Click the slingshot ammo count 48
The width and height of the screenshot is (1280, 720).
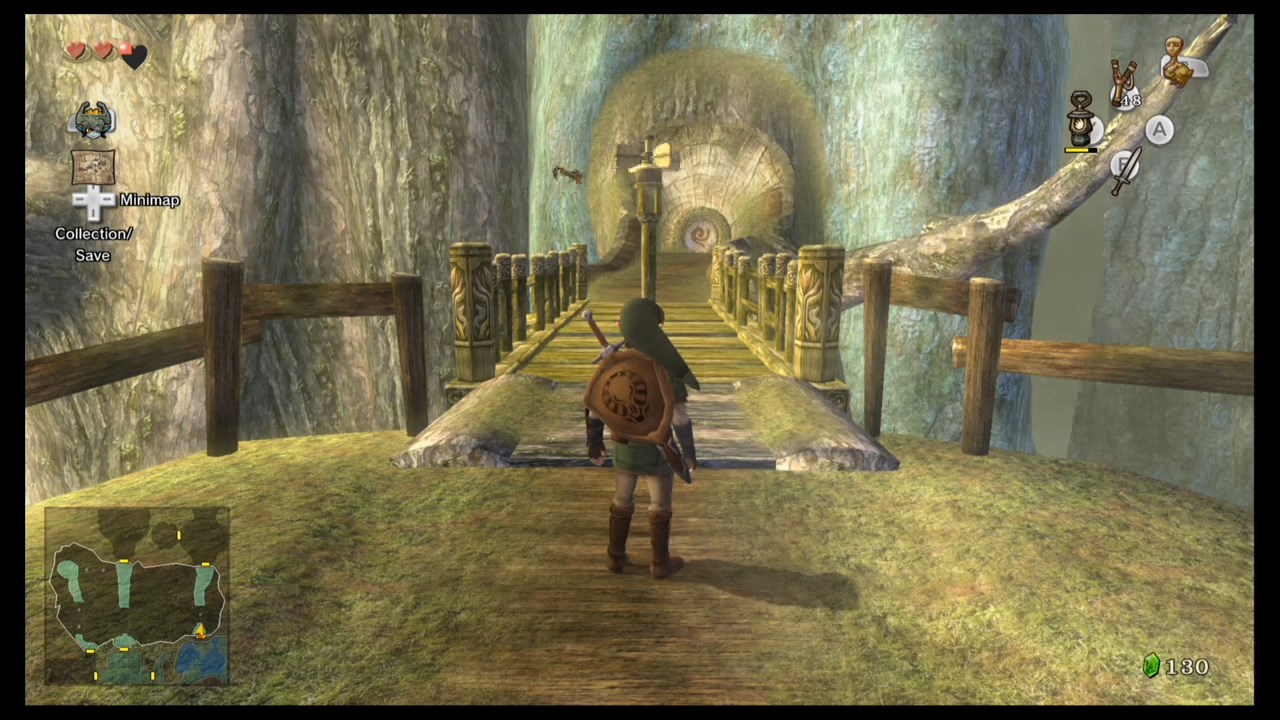tap(1131, 100)
